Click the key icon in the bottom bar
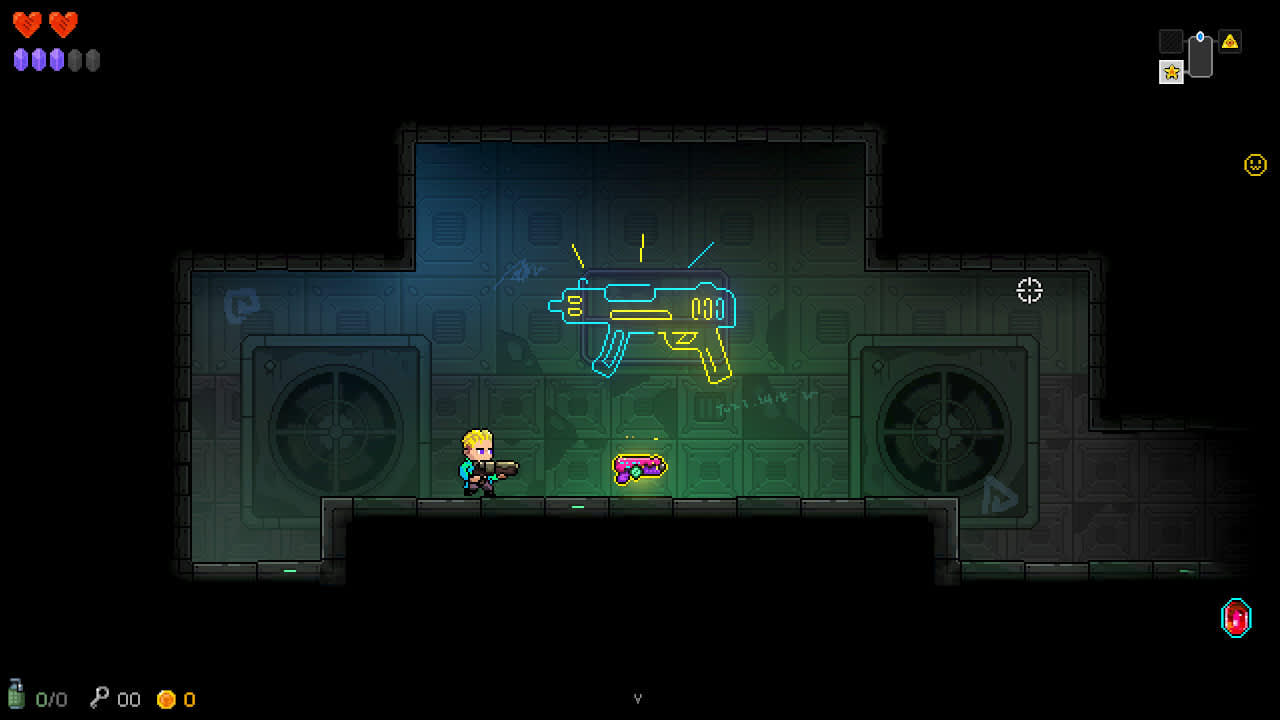Image resolution: width=1280 pixels, height=720 pixels. point(96,699)
